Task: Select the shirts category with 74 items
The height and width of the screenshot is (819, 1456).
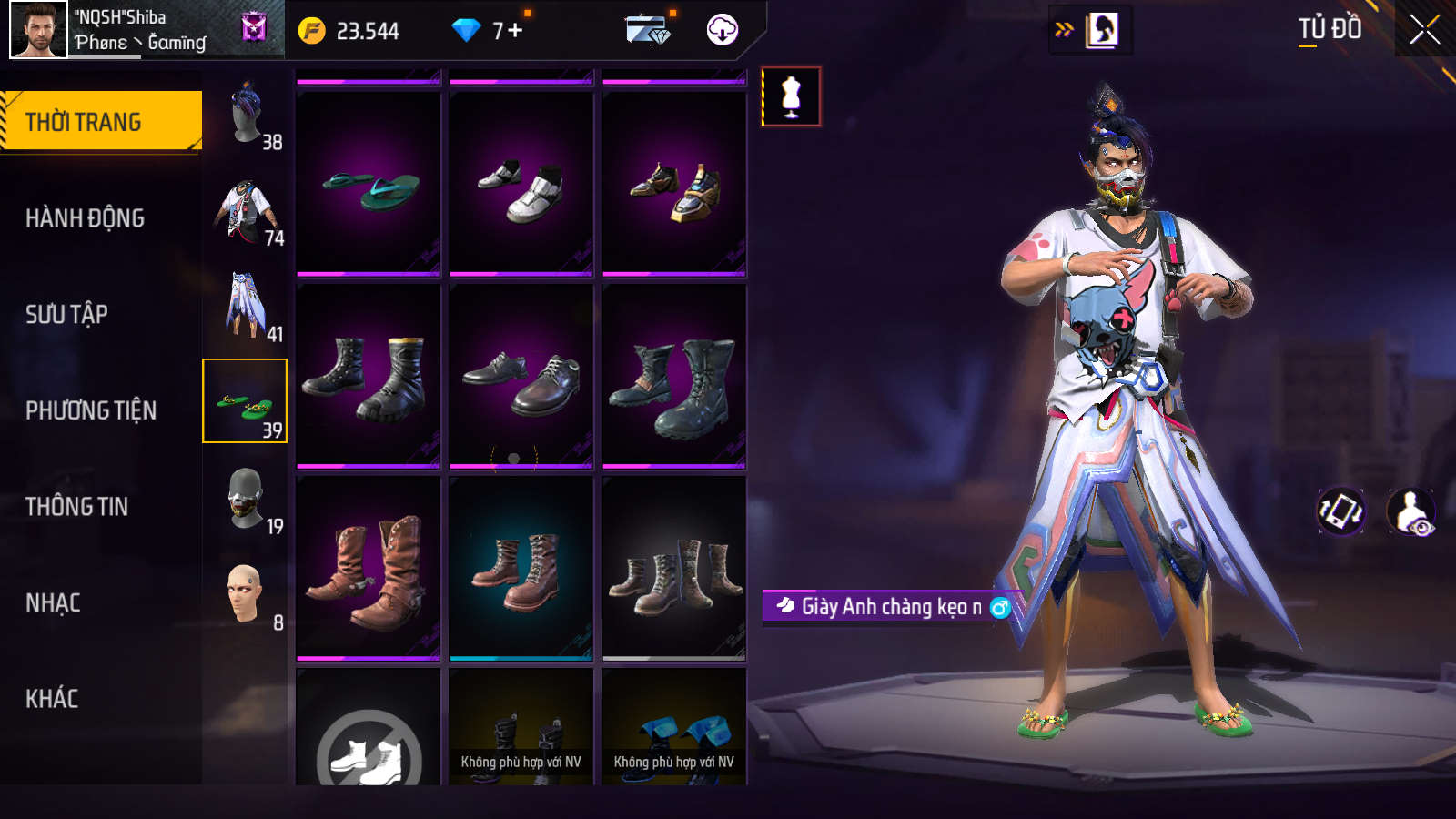Action: pyautogui.click(x=246, y=211)
